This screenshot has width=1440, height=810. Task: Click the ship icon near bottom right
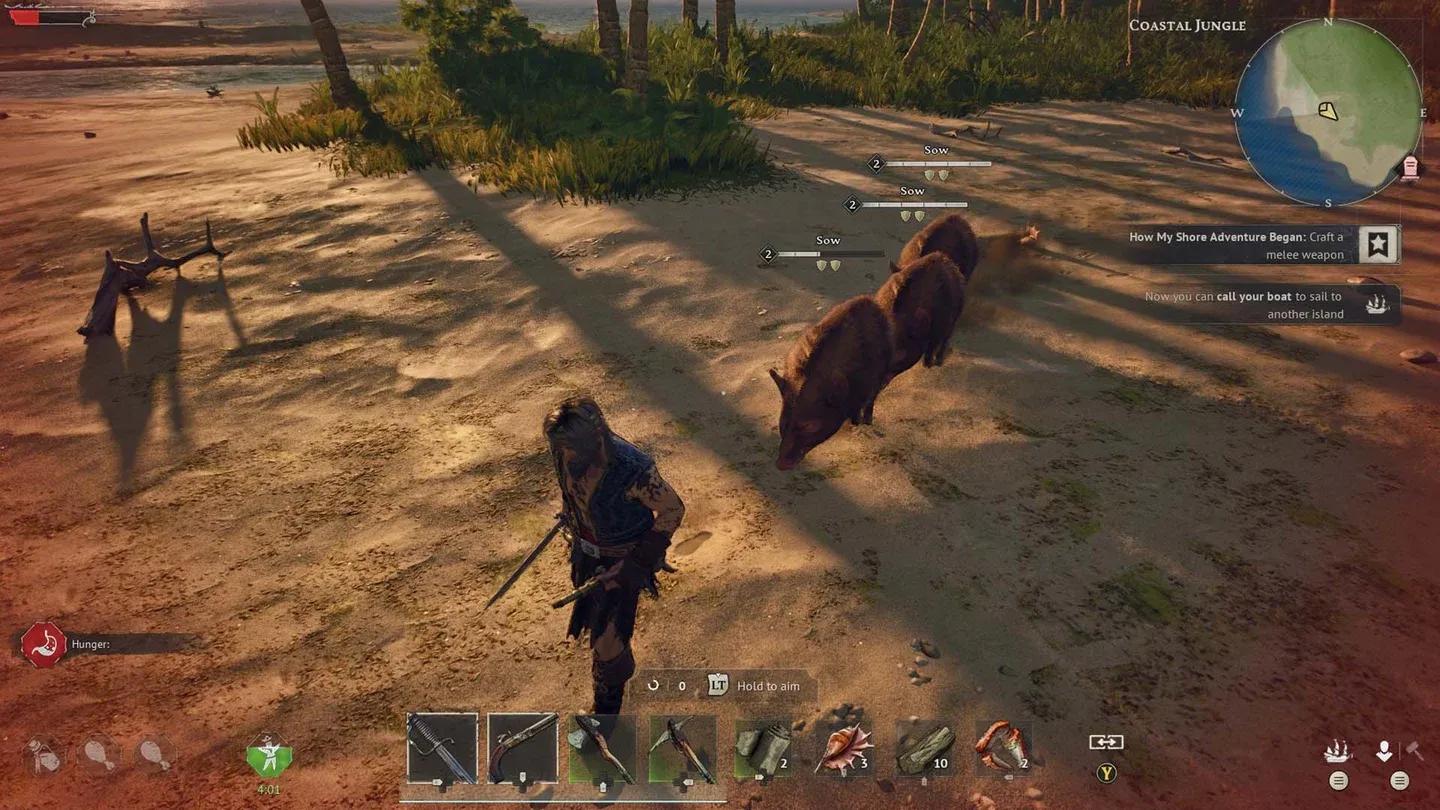tap(1340, 750)
